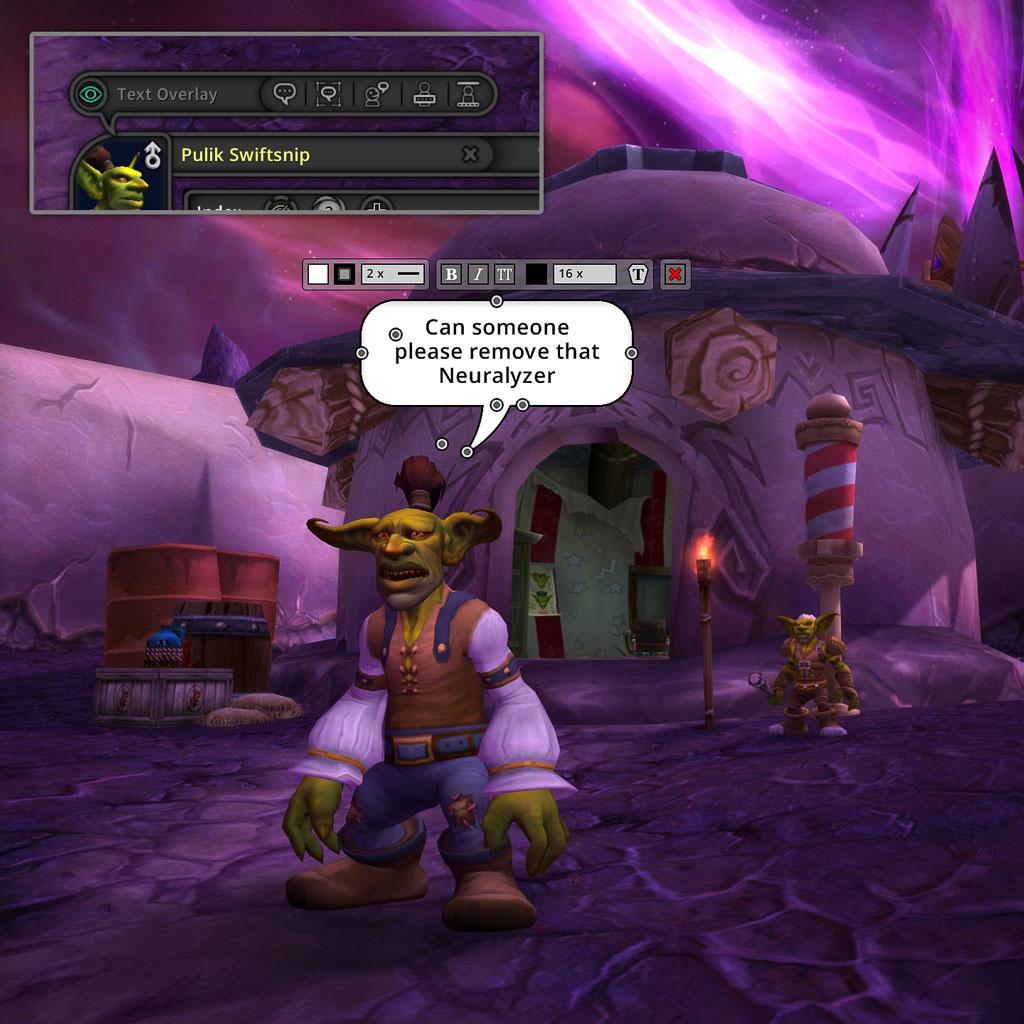1024x1024 pixels.
Task: Select the character name tag tool
Action: click(422, 94)
